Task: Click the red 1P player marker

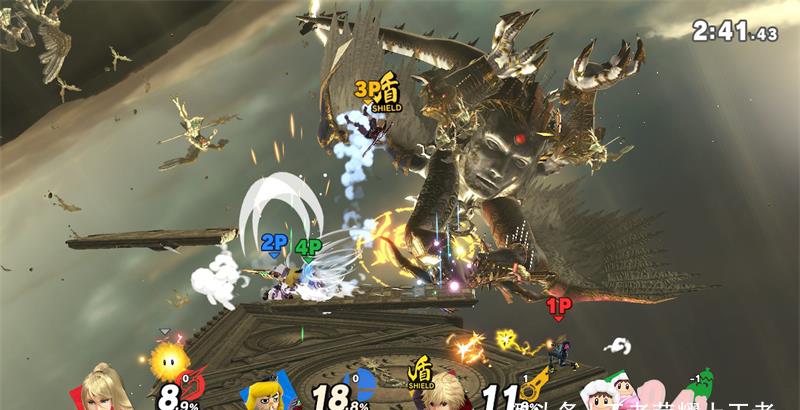Action: pyautogui.click(x=559, y=307)
